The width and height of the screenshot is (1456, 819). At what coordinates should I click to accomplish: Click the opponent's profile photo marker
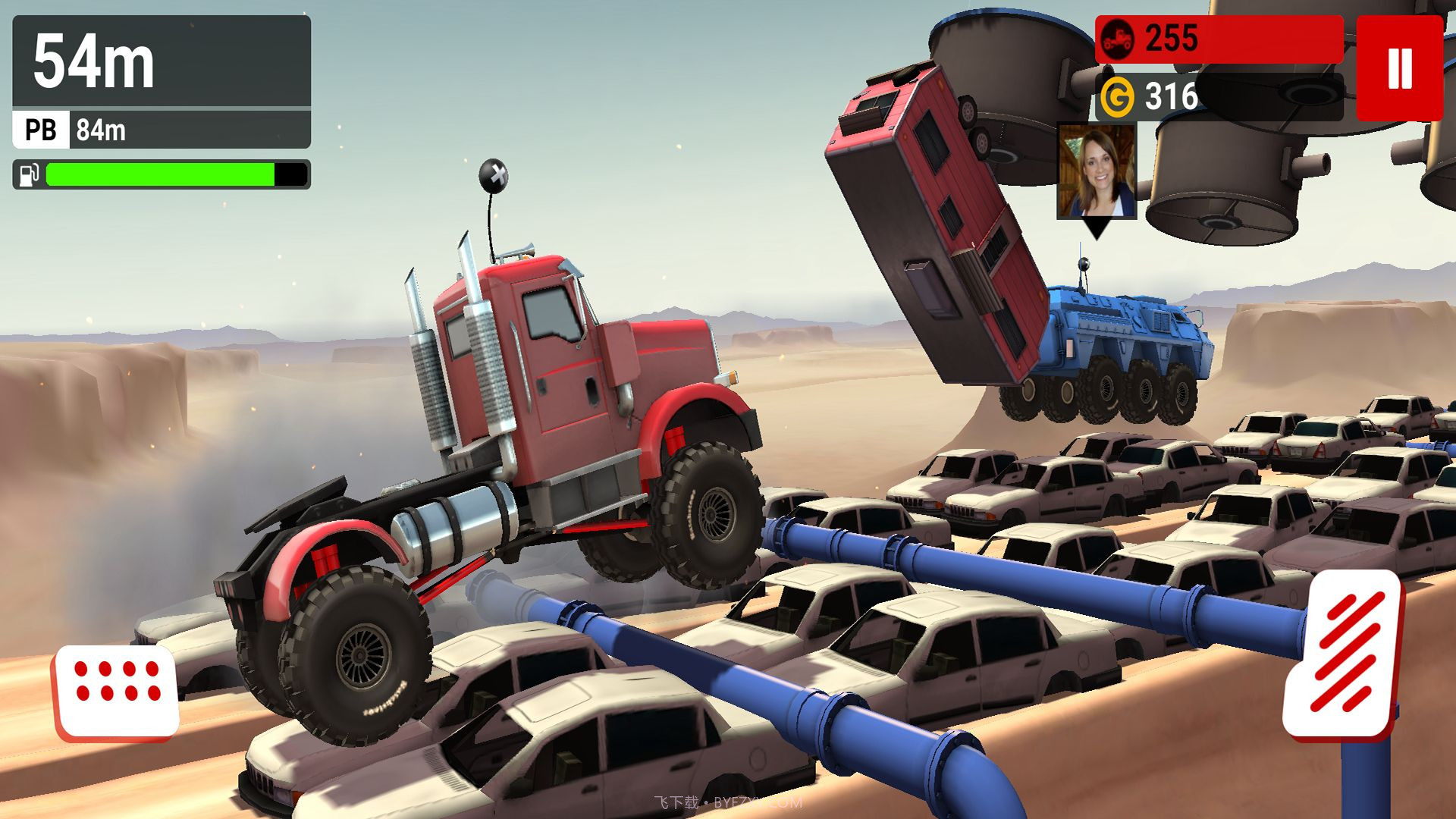point(1097,172)
